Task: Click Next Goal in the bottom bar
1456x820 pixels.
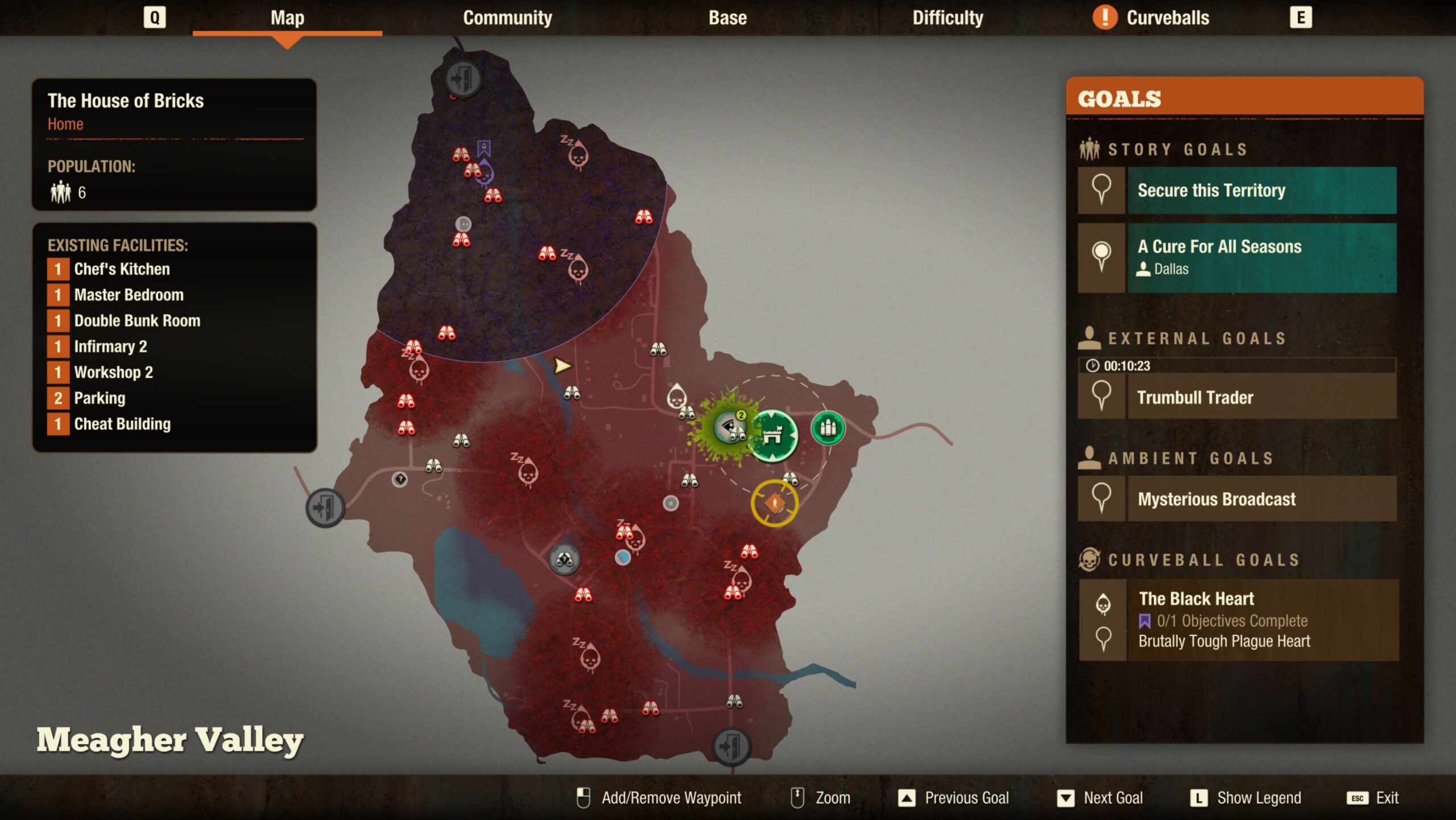Action: click(1100, 798)
